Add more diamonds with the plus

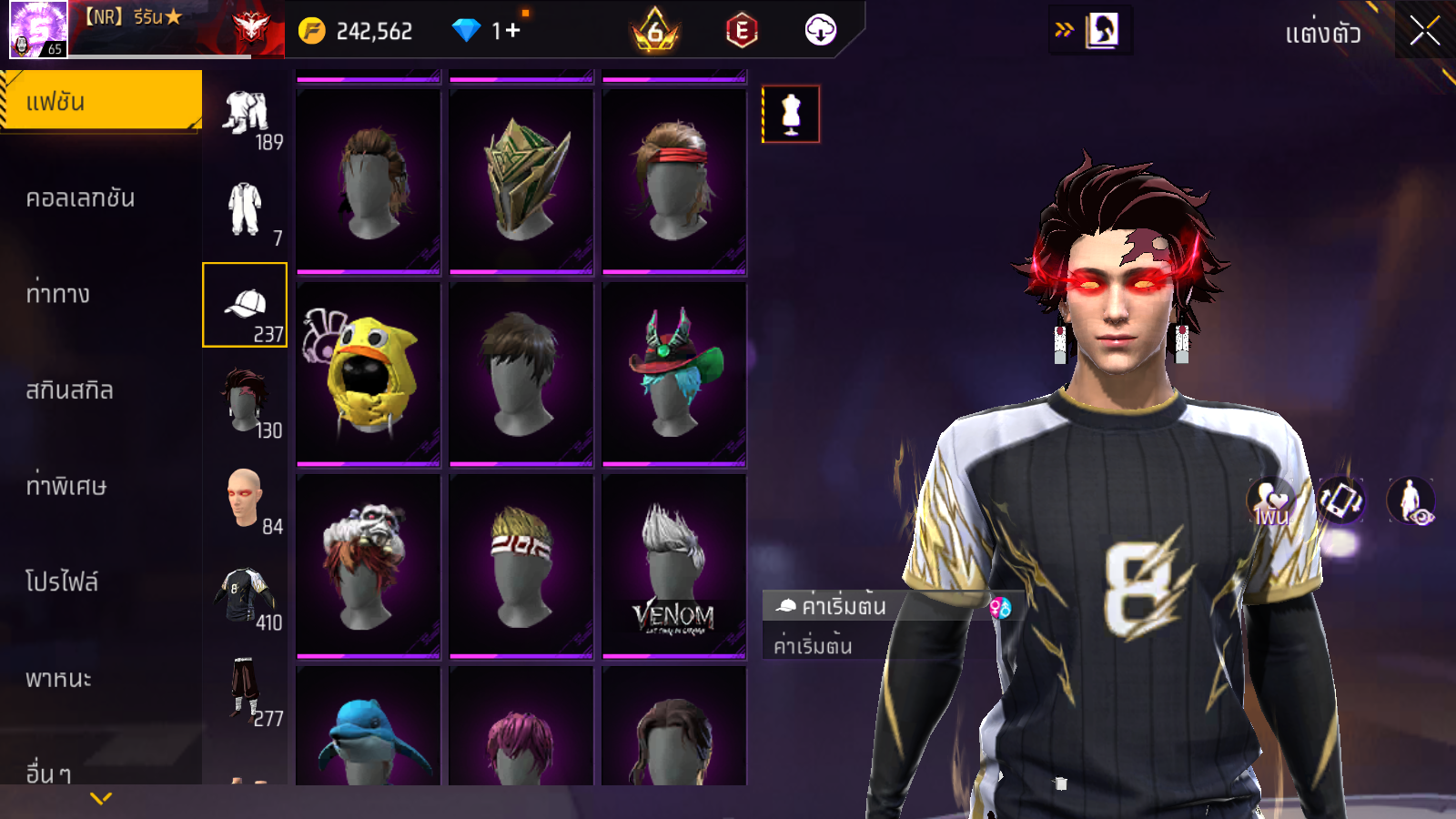pos(512,31)
